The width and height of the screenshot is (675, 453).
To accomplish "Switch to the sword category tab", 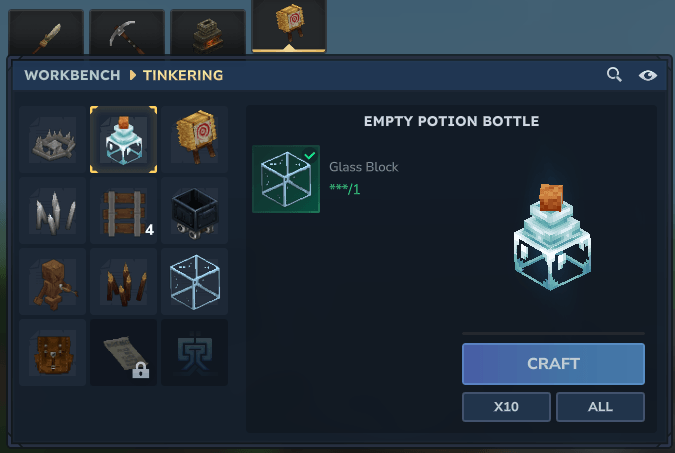I will click(47, 33).
